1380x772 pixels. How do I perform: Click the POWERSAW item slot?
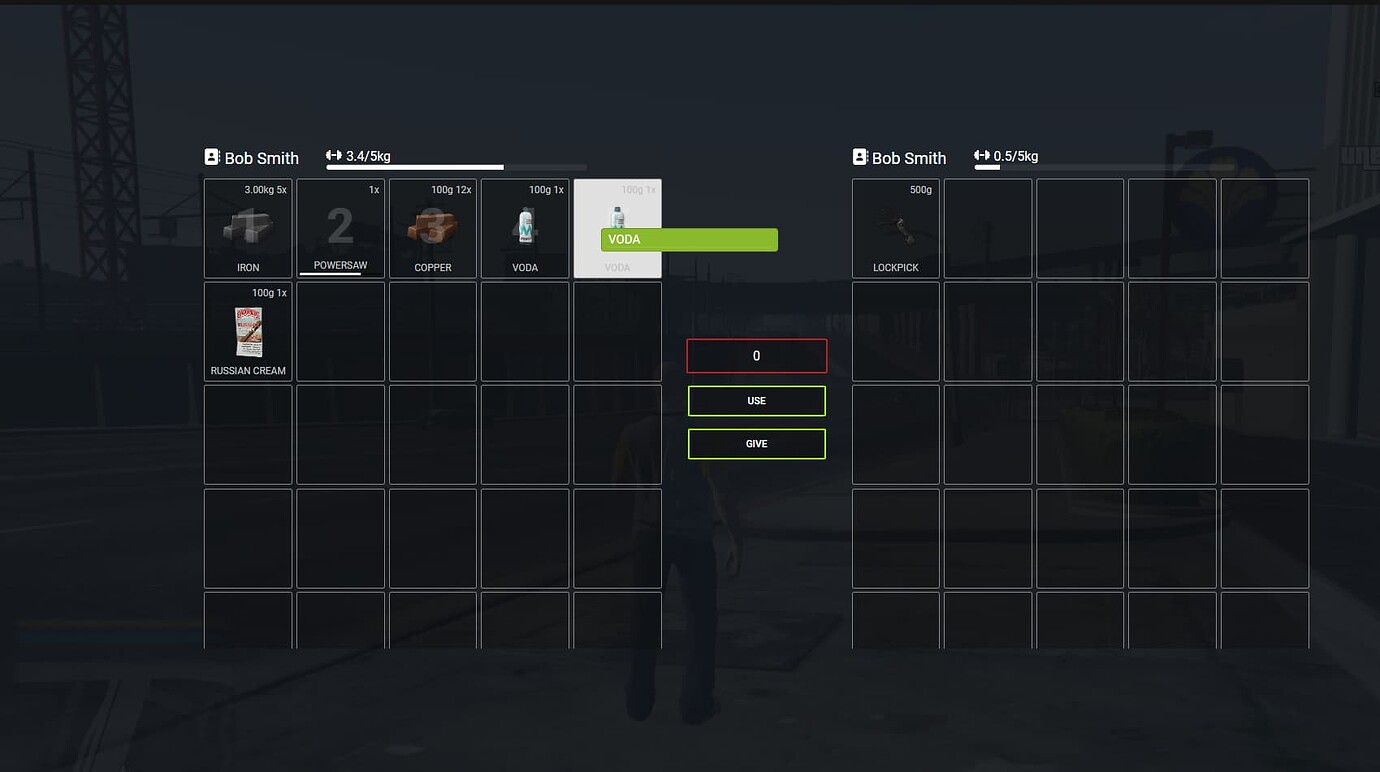[x=340, y=228]
